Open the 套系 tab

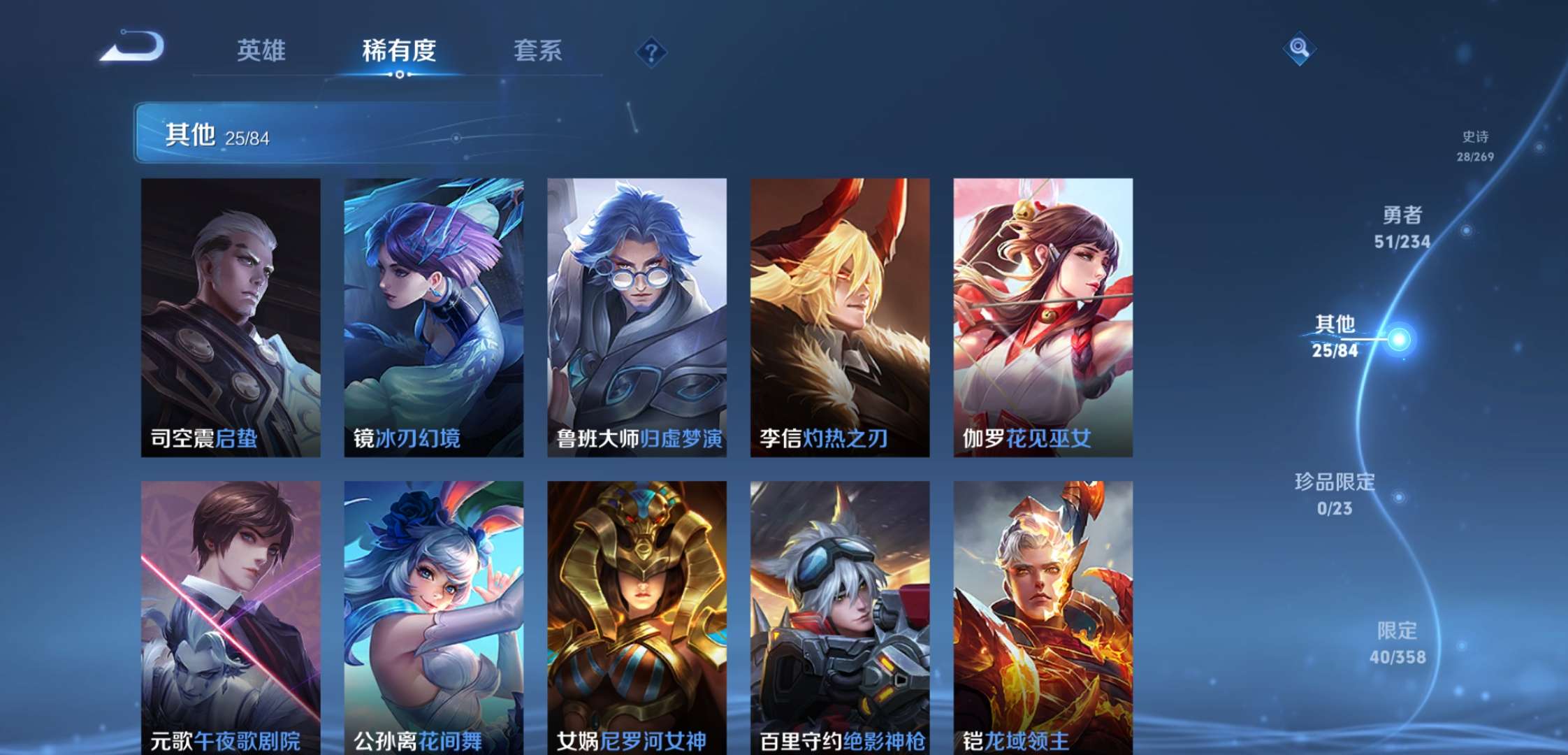point(537,50)
